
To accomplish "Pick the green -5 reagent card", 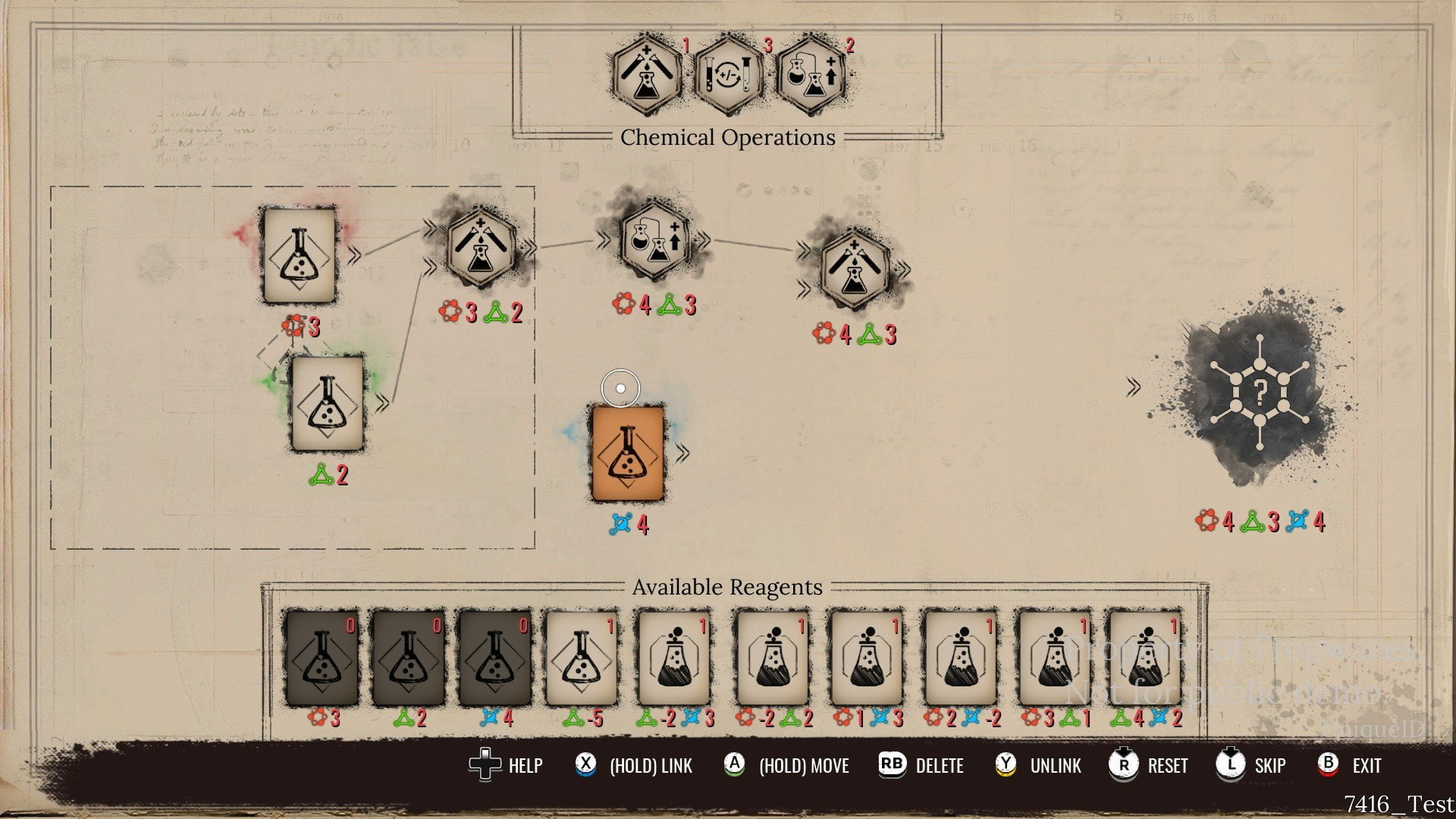I will tap(581, 658).
